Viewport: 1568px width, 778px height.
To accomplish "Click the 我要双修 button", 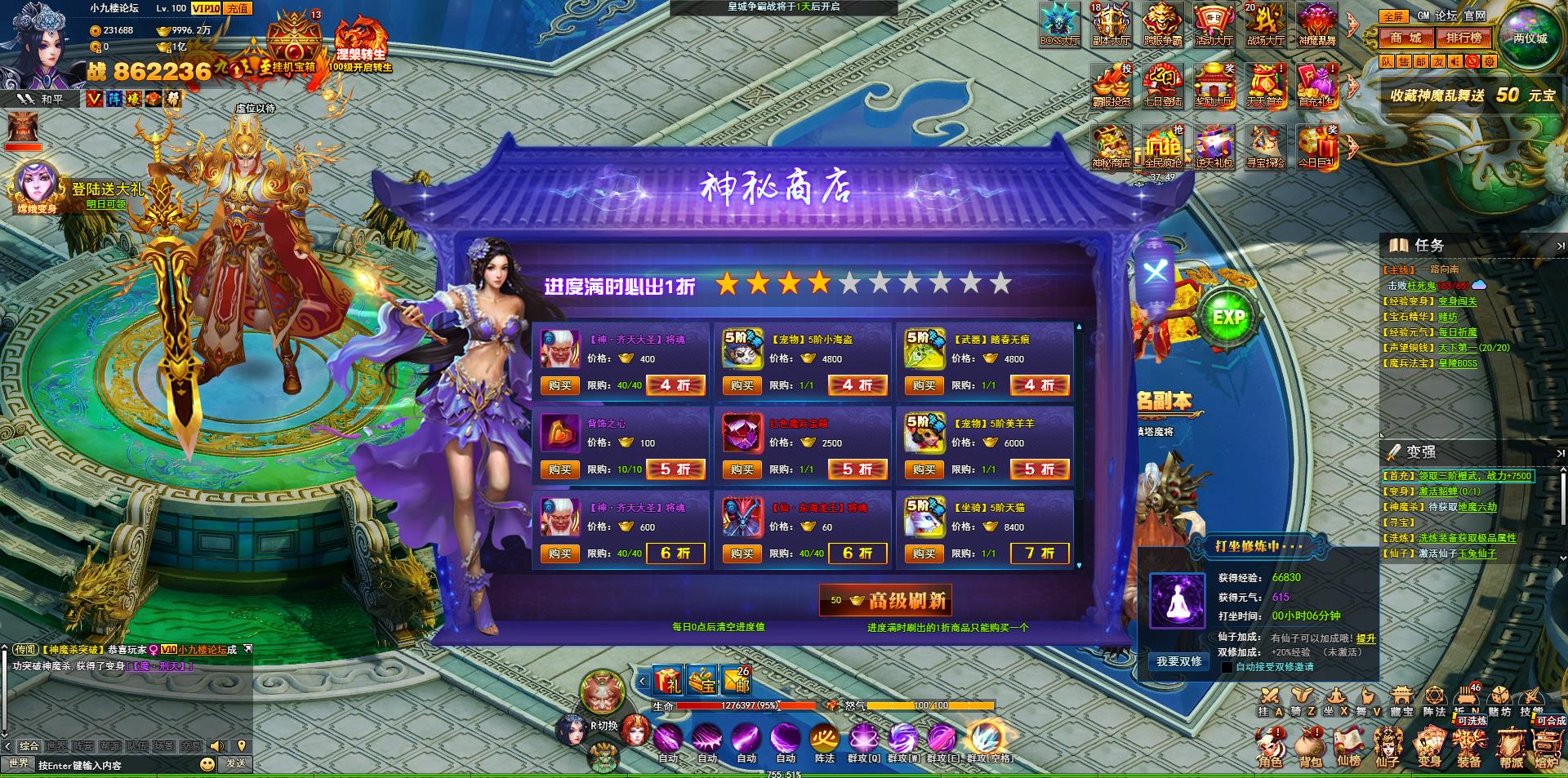I will 1178,661.
